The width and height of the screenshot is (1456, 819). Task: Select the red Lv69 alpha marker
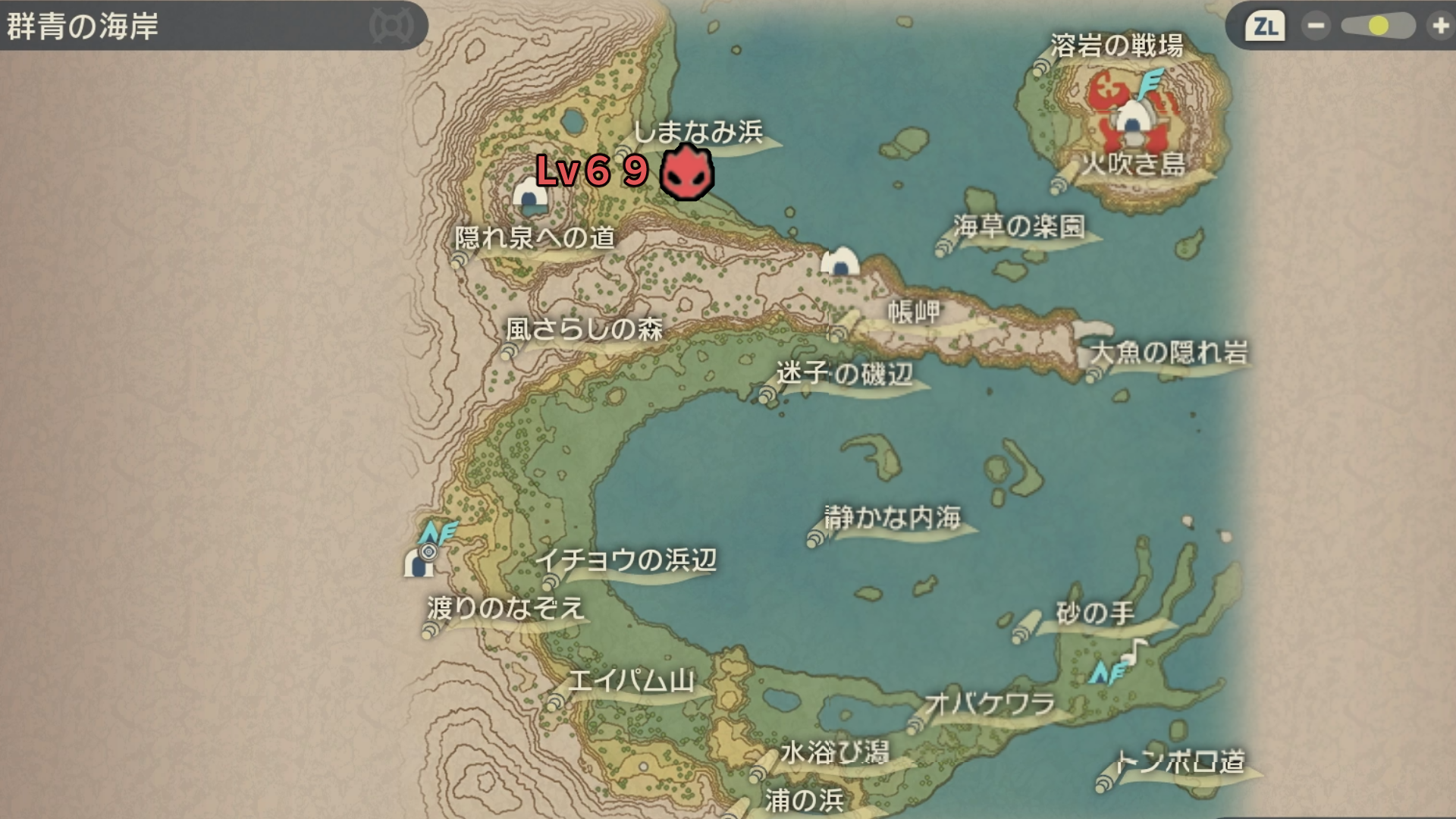click(x=686, y=174)
